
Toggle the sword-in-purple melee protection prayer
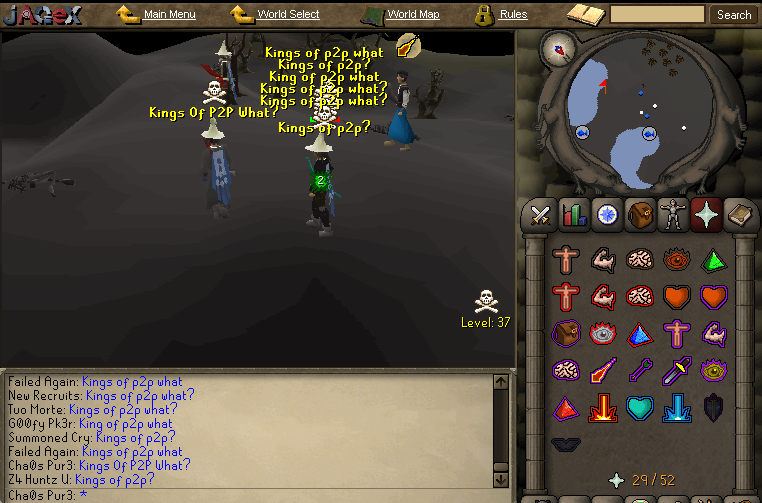coord(676,371)
